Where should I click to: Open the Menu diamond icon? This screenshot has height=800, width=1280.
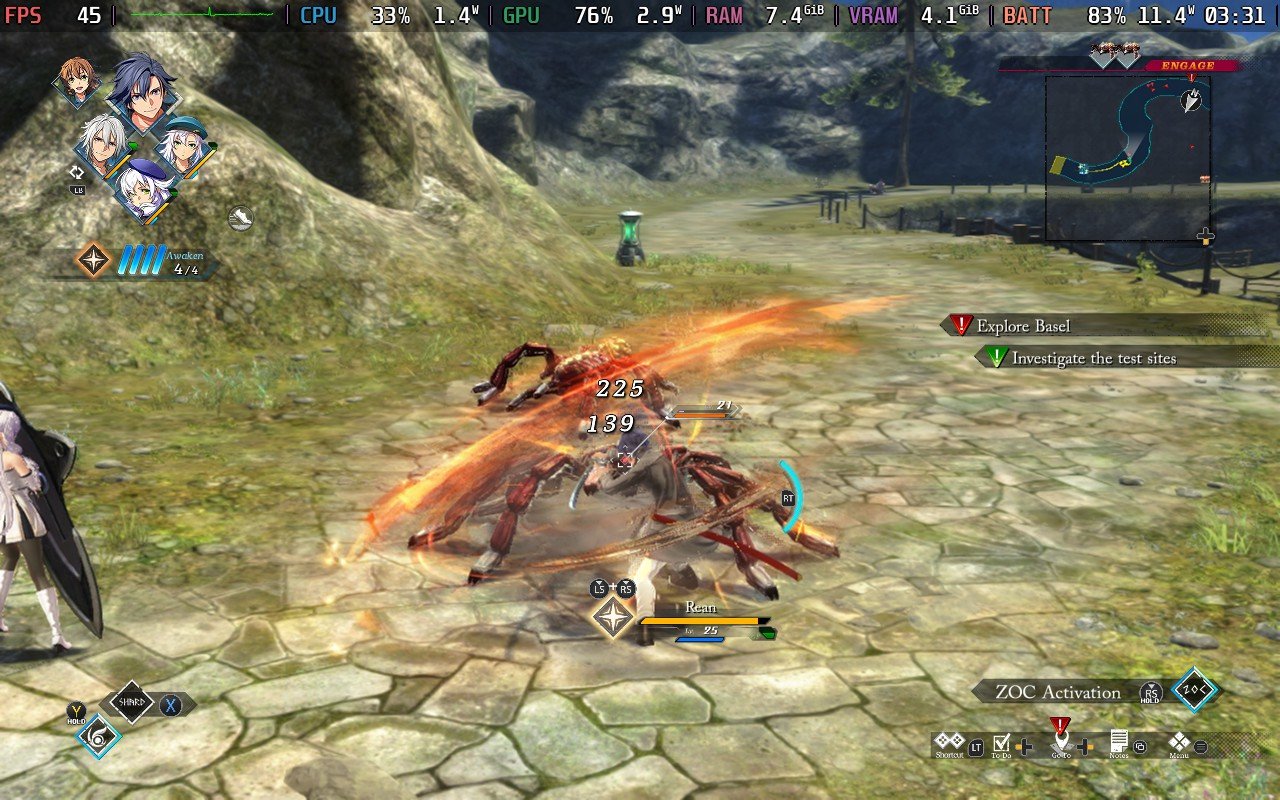point(1179,743)
